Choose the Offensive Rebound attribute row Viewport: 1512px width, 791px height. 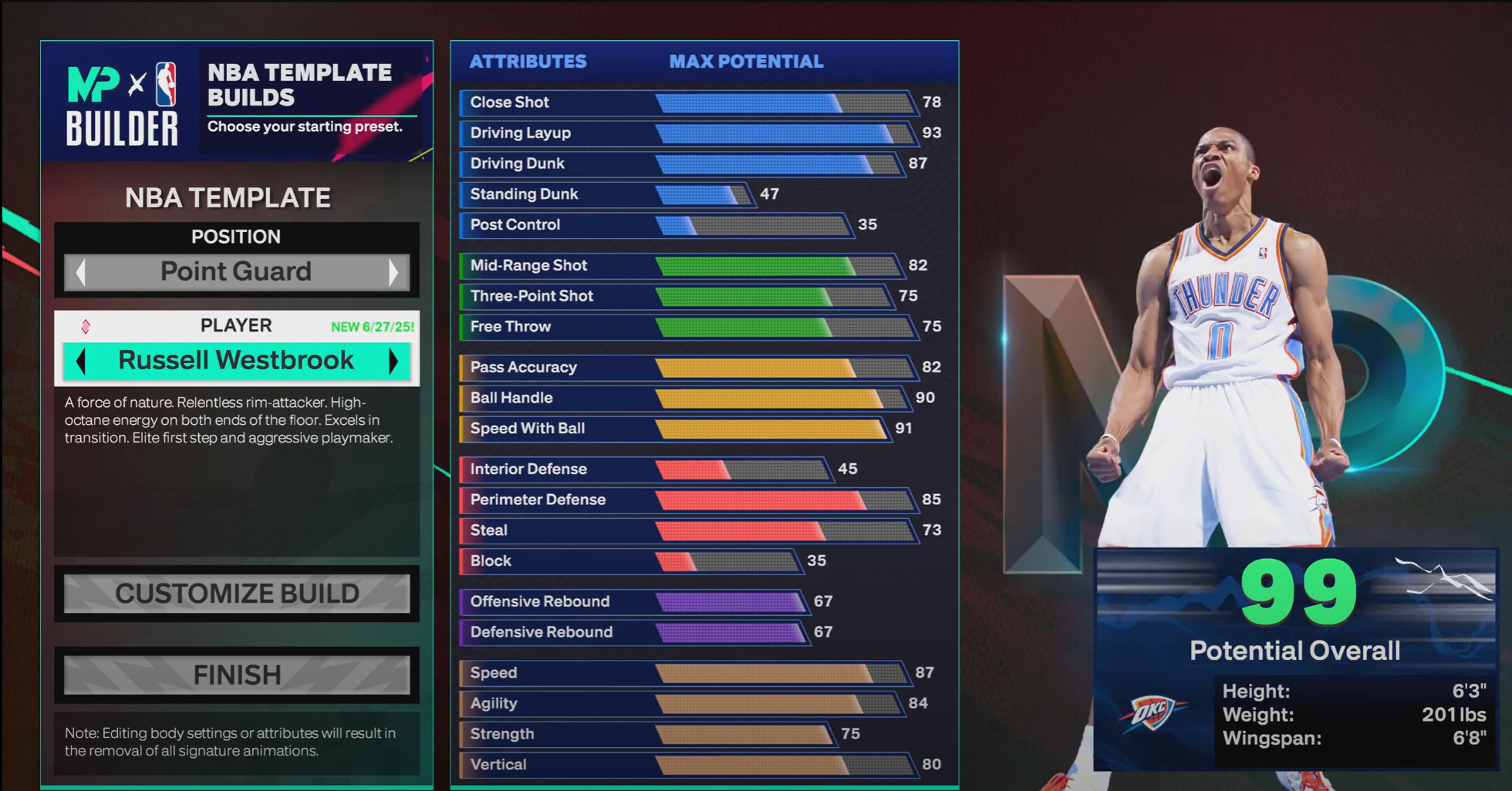point(633,601)
